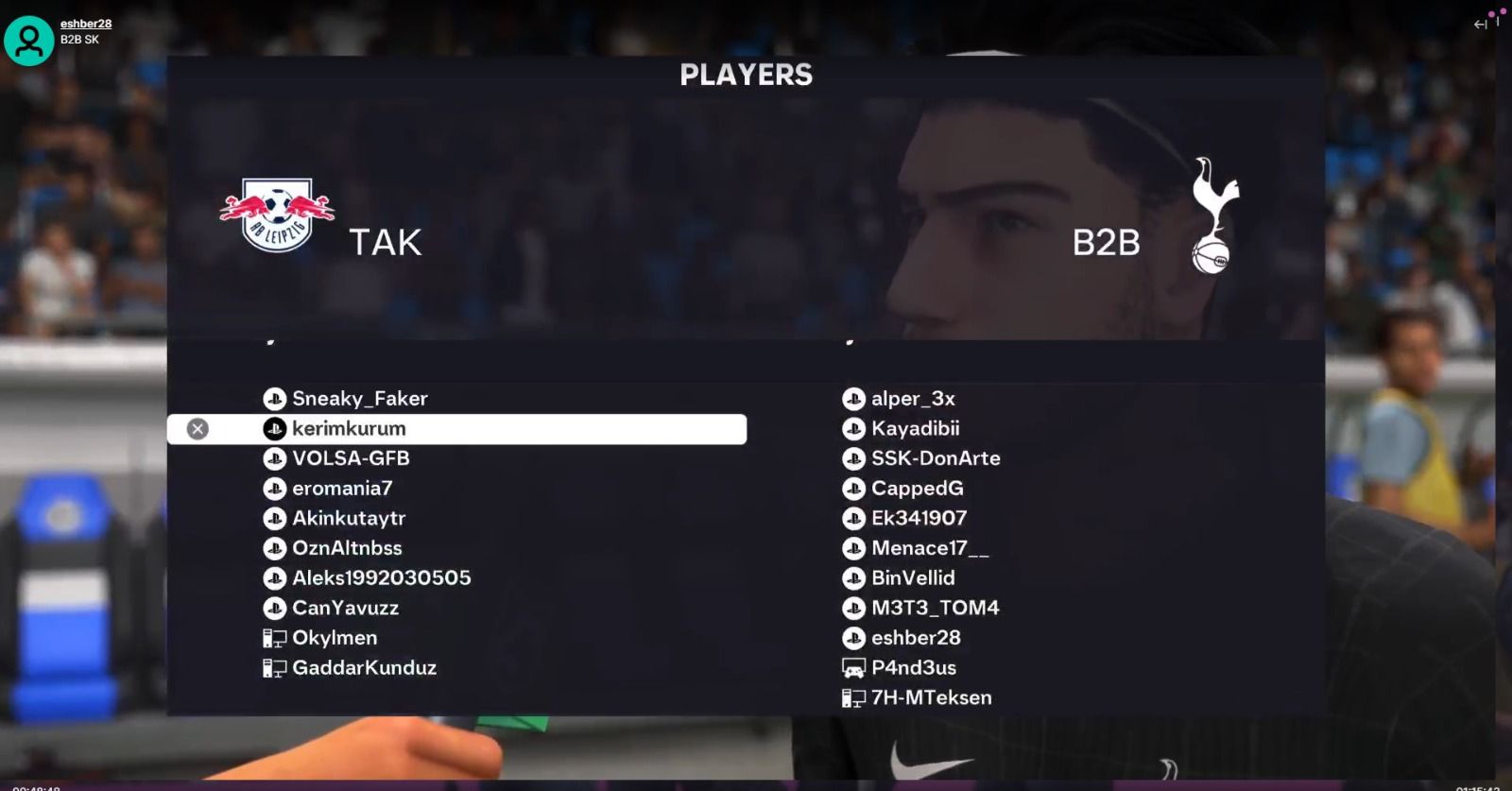Select CanYavuzz in the roster
This screenshot has width=1512, height=791.
pyautogui.click(x=345, y=608)
